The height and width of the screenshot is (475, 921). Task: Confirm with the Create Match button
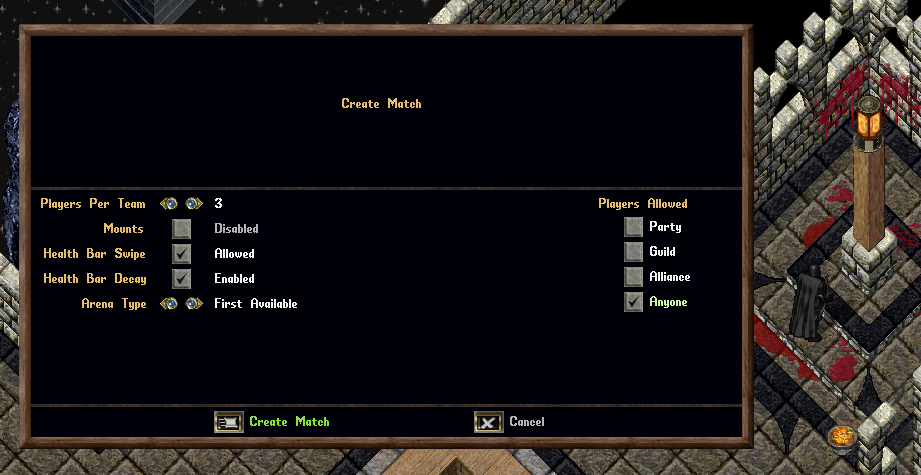coord(229,422)
